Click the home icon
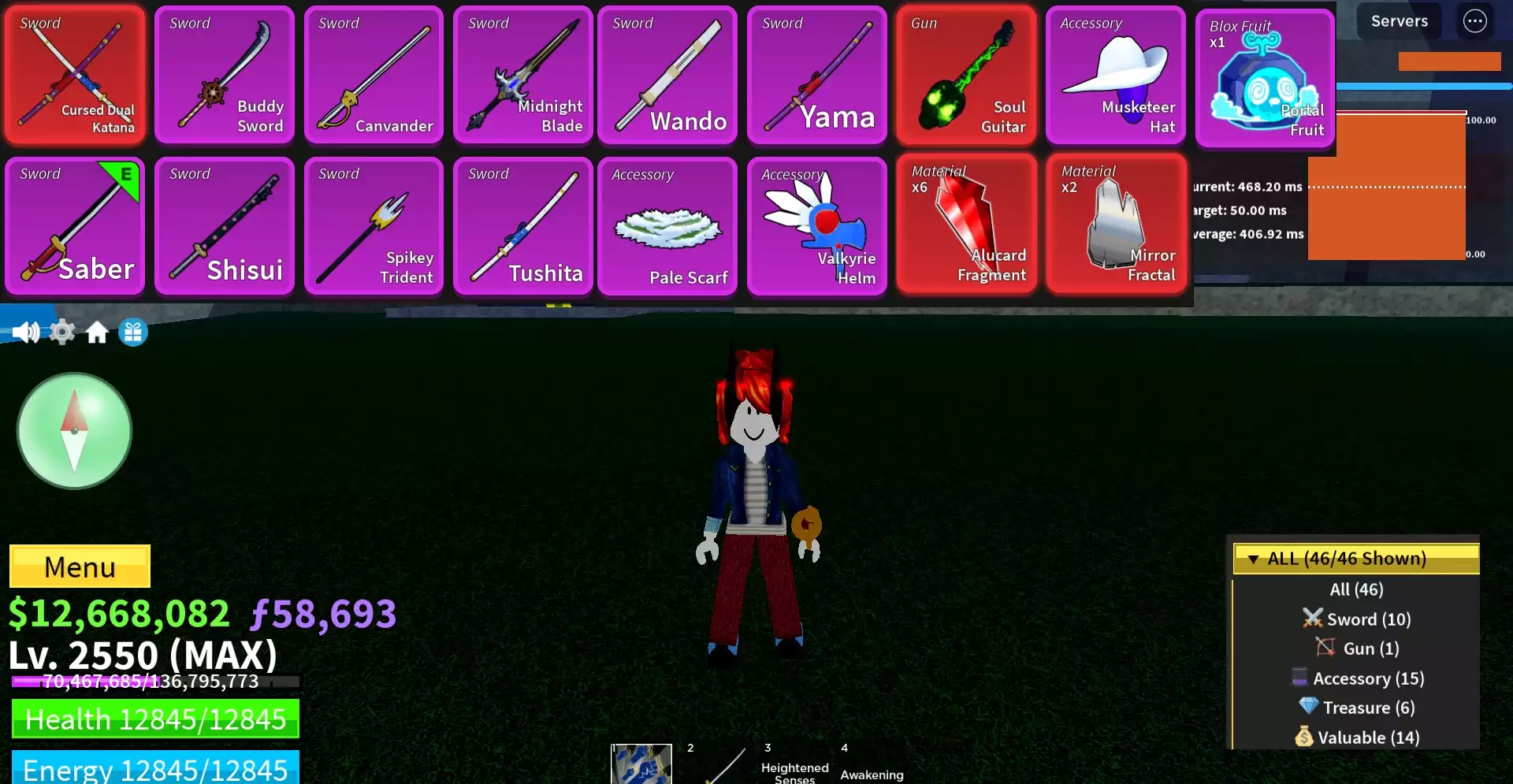This screenshot has width=1513, height=784. [97, 332]
